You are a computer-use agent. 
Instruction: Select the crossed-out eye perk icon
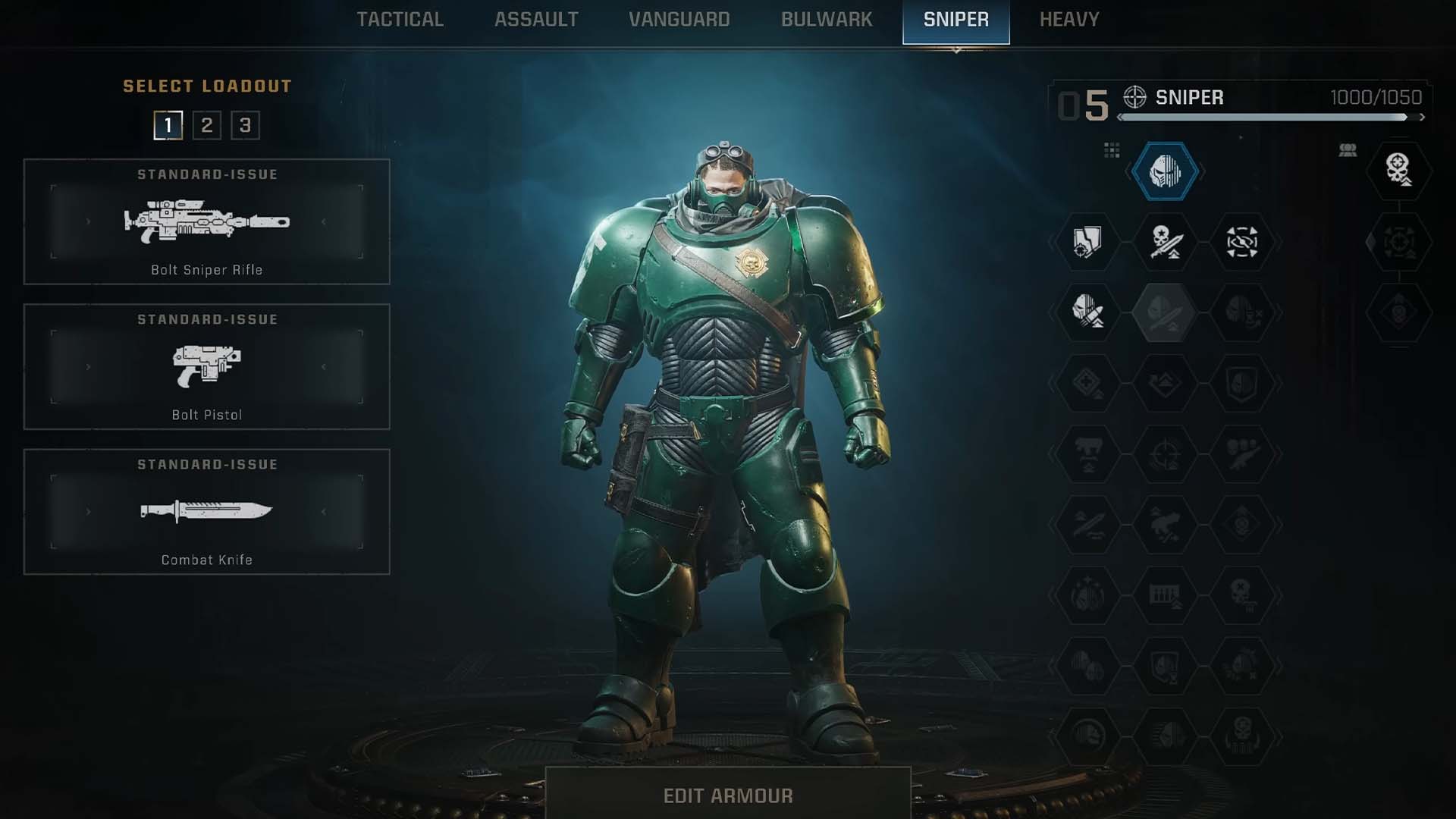[x=1241, y=243]
